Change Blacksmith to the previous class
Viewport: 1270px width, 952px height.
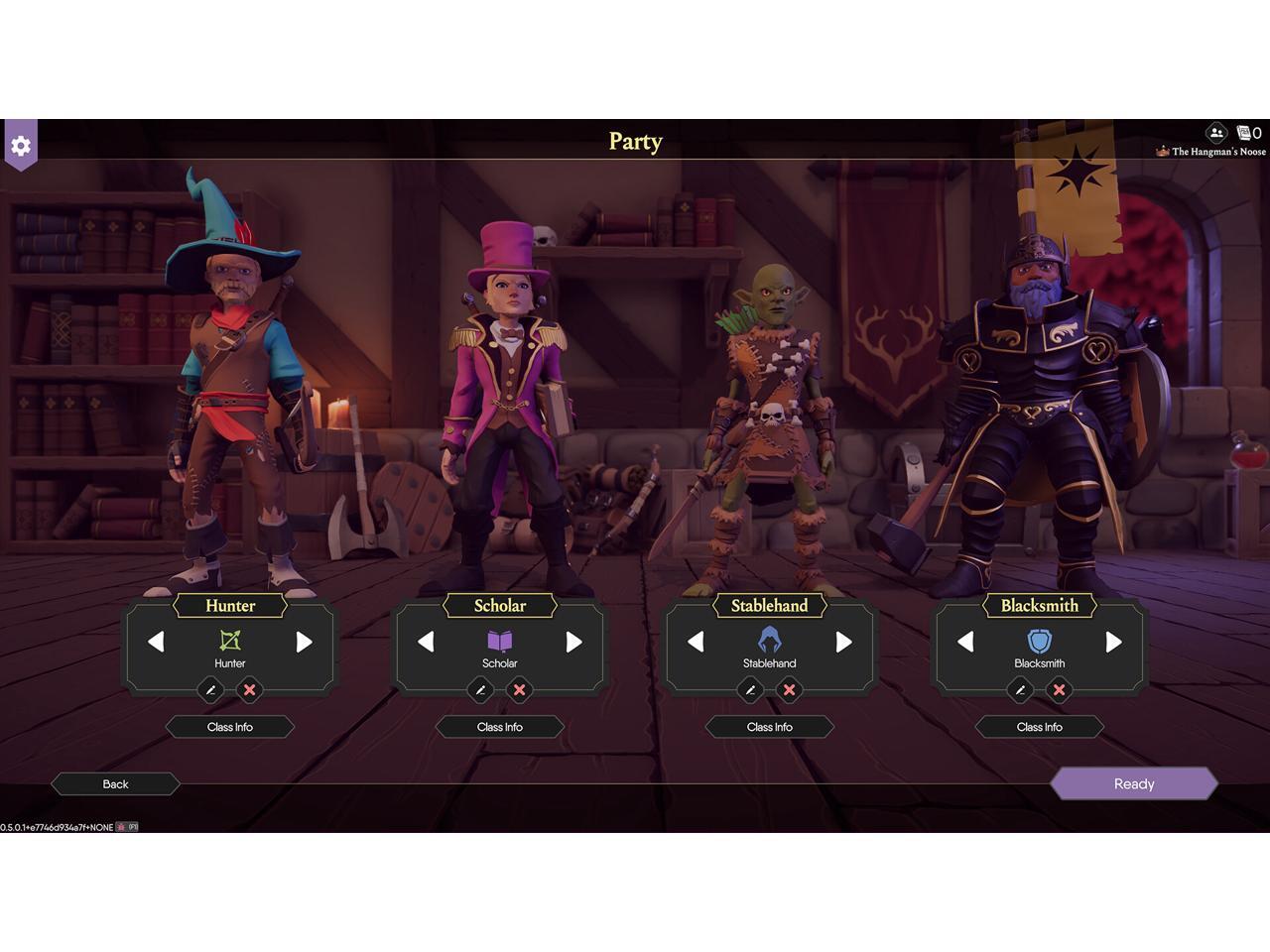(x=965, y=642)
